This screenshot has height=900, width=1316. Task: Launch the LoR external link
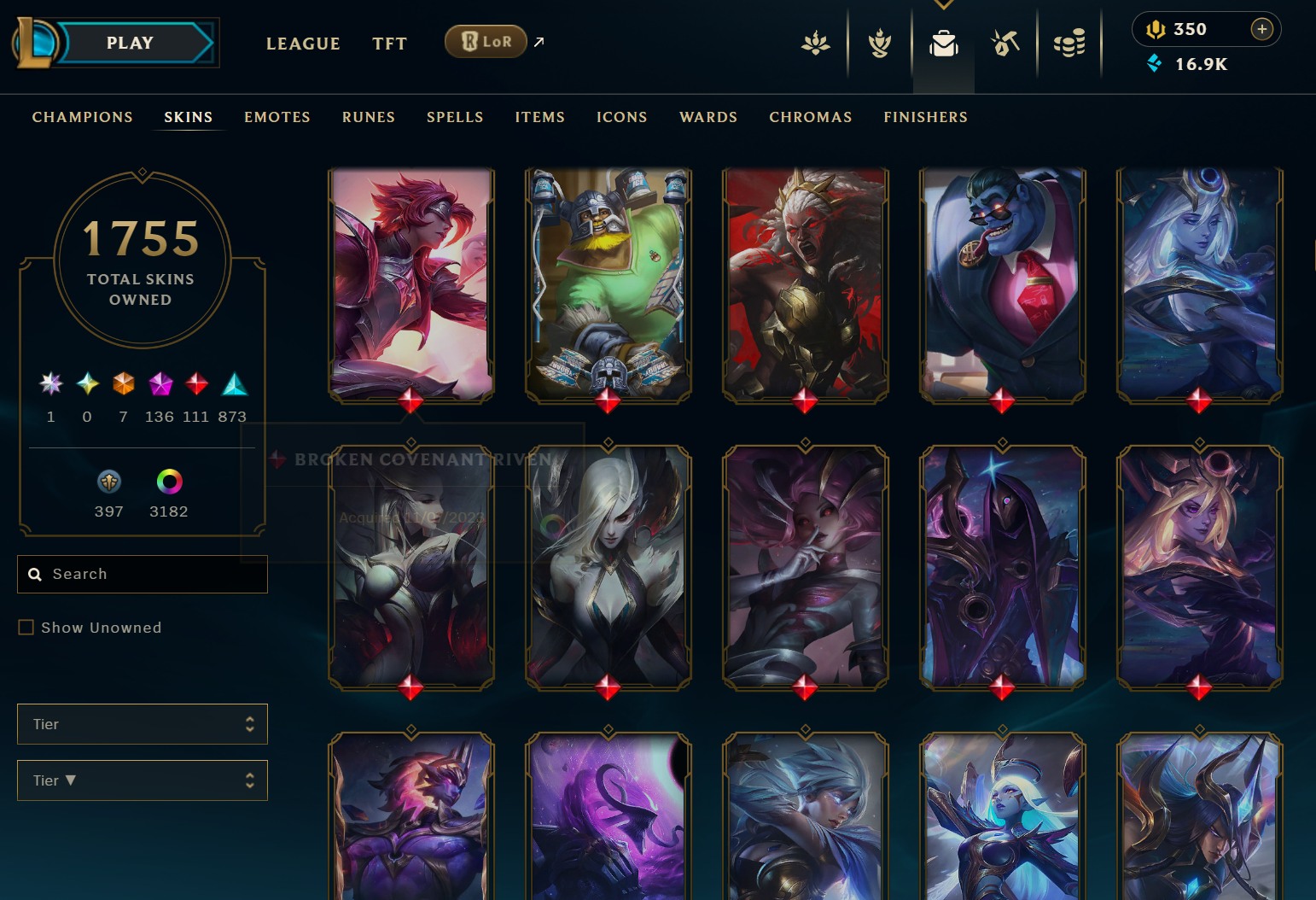coord(486,41)
